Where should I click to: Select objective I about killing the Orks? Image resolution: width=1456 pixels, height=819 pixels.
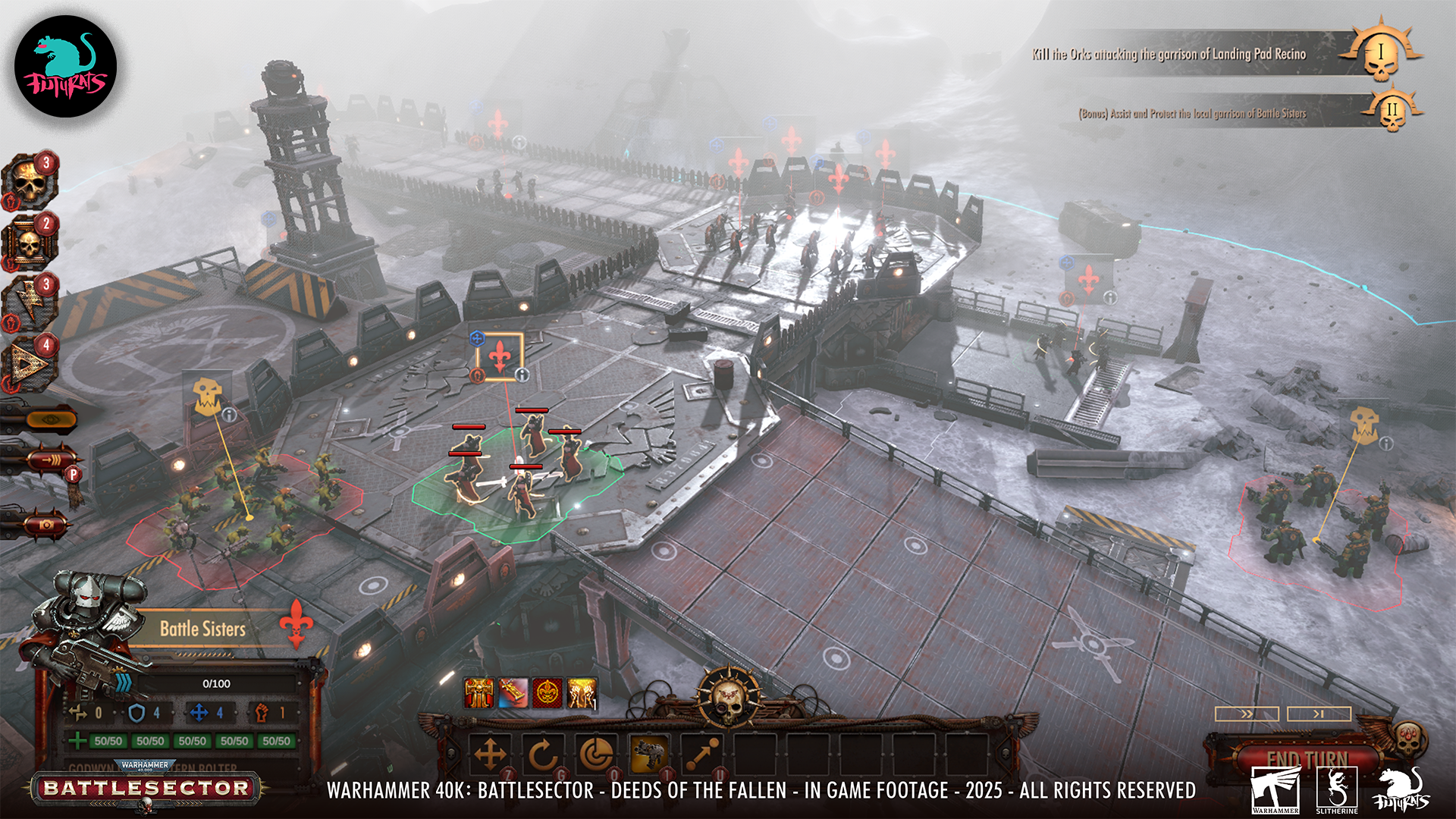tap(1168, 54)
